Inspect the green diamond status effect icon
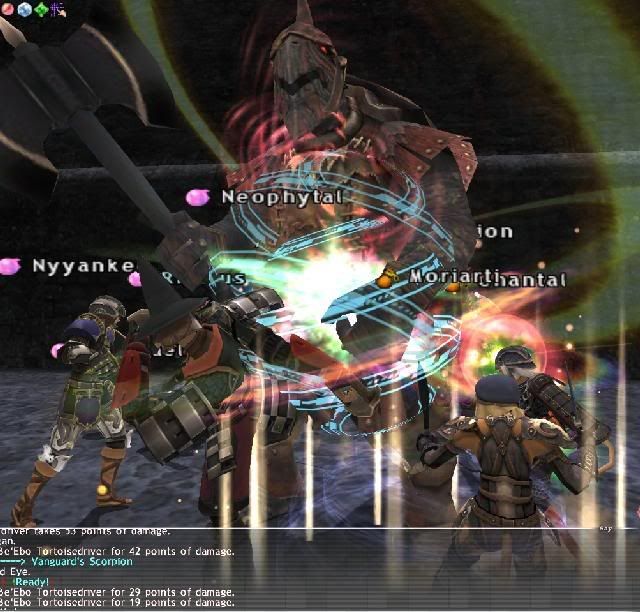This screenshot has width=640, height=612. pos(41,8)
